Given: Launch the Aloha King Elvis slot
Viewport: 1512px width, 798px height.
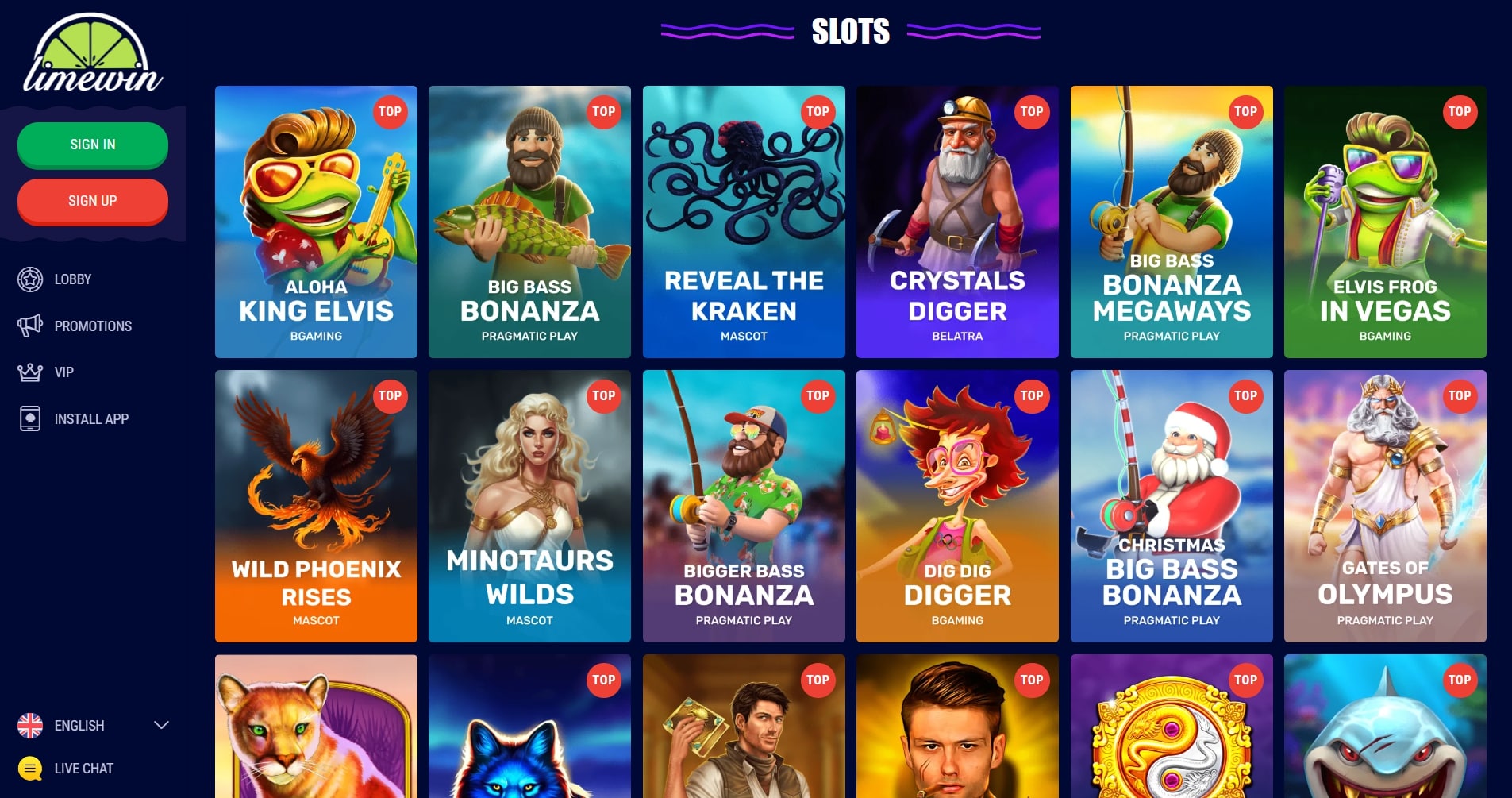Looking at the screenshot, I should click(x=316, y=222).
